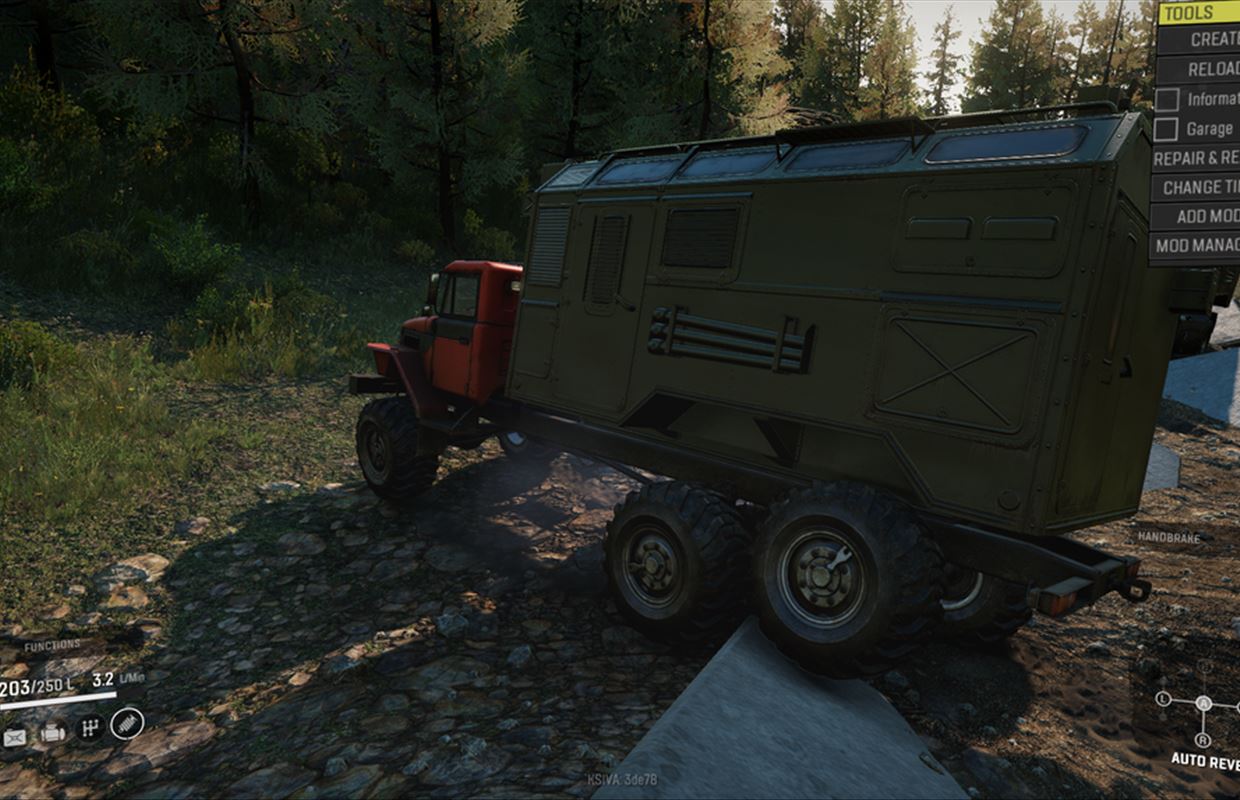This screenshot has height=800, width=1240.
Task: Toggle the Information checkbox
Action: [x=1167, y=99]
